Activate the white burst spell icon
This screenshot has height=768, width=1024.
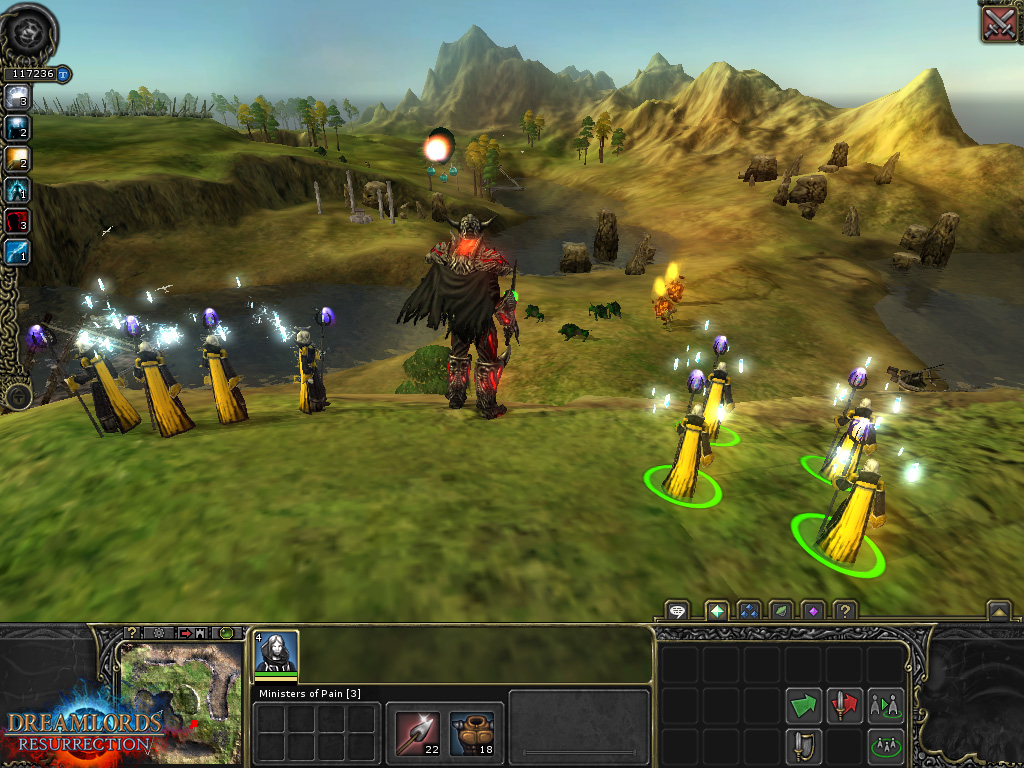[x=17, y=97]
